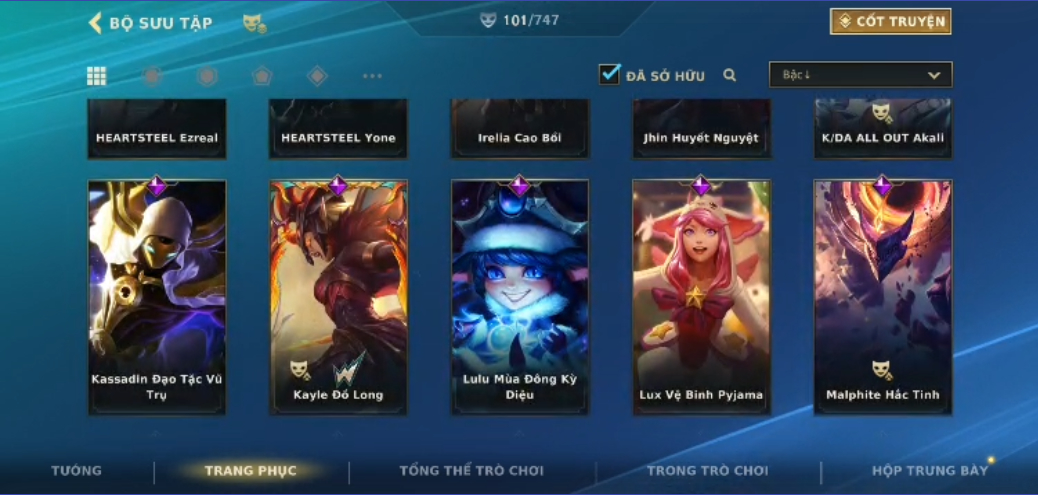Select the K/DA ALL OUT Akali skin

coord(883,130)
